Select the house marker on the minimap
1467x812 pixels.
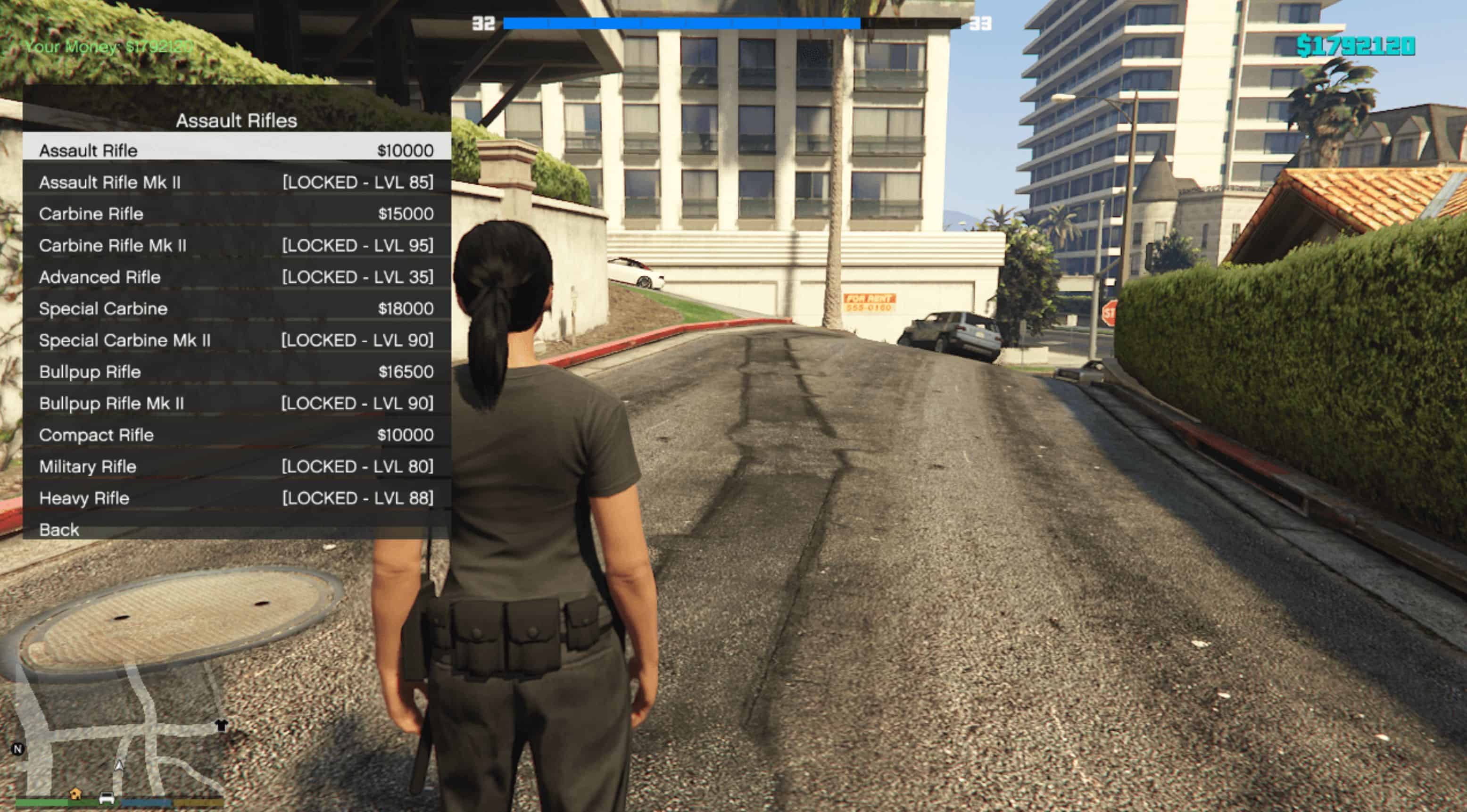75,794
